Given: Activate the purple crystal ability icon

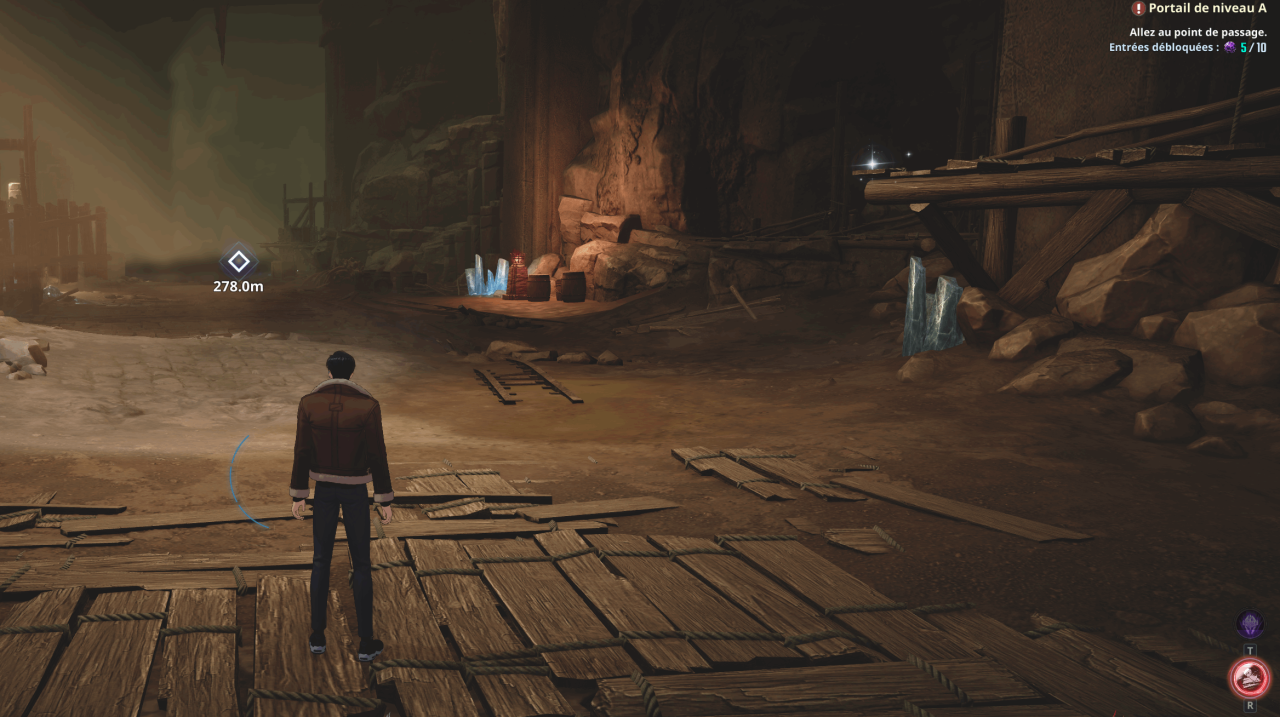Looking at the screenshot, I should pyautogui.click(x=1249, y=625).
